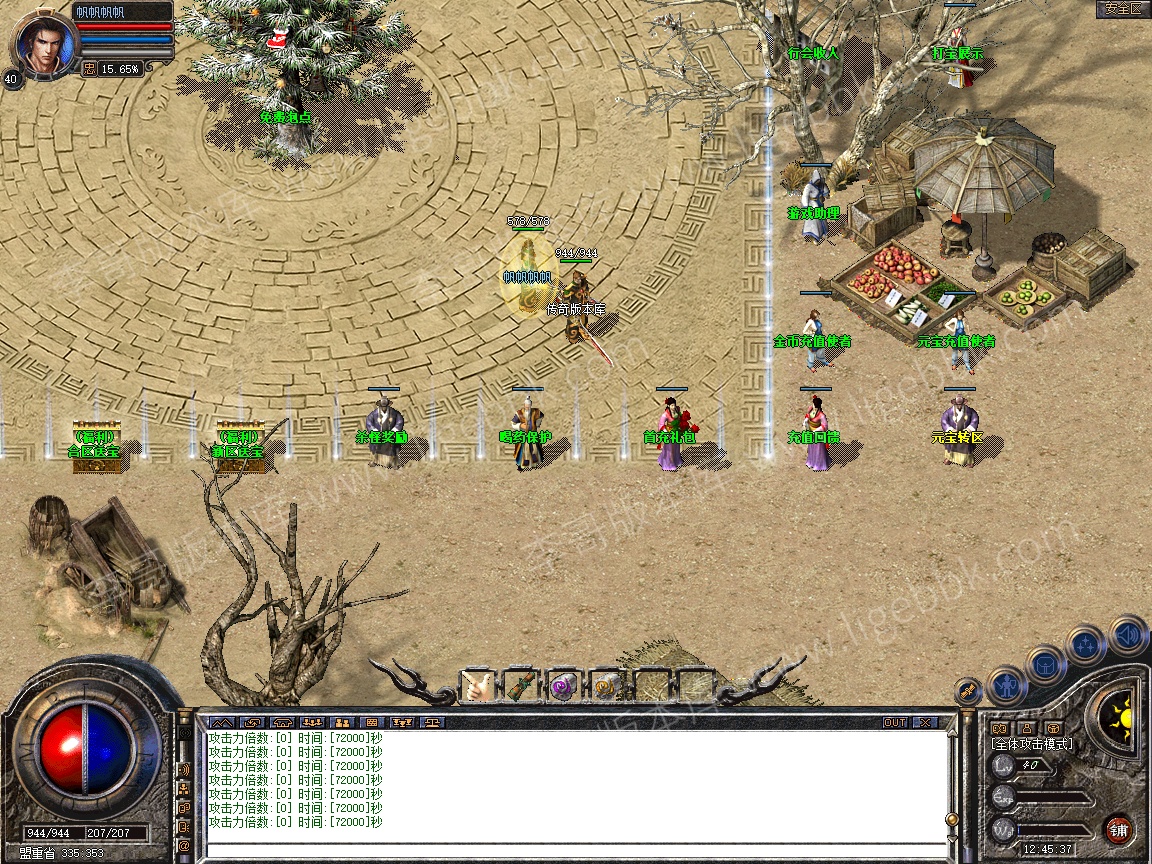
Task: Open the character status round button
Action: click(1007, 686)
